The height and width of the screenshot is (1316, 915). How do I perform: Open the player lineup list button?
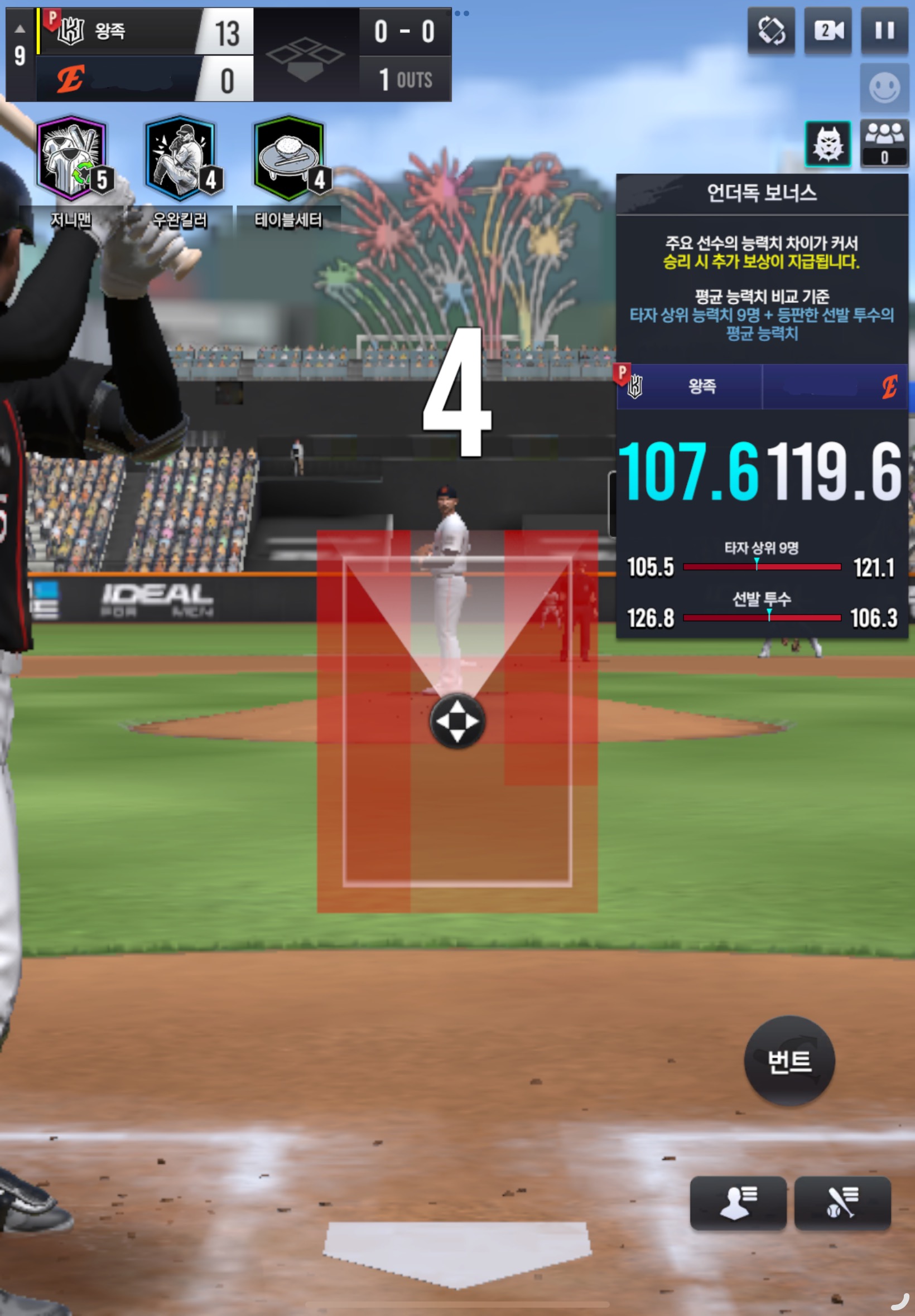click(738, 1202)
